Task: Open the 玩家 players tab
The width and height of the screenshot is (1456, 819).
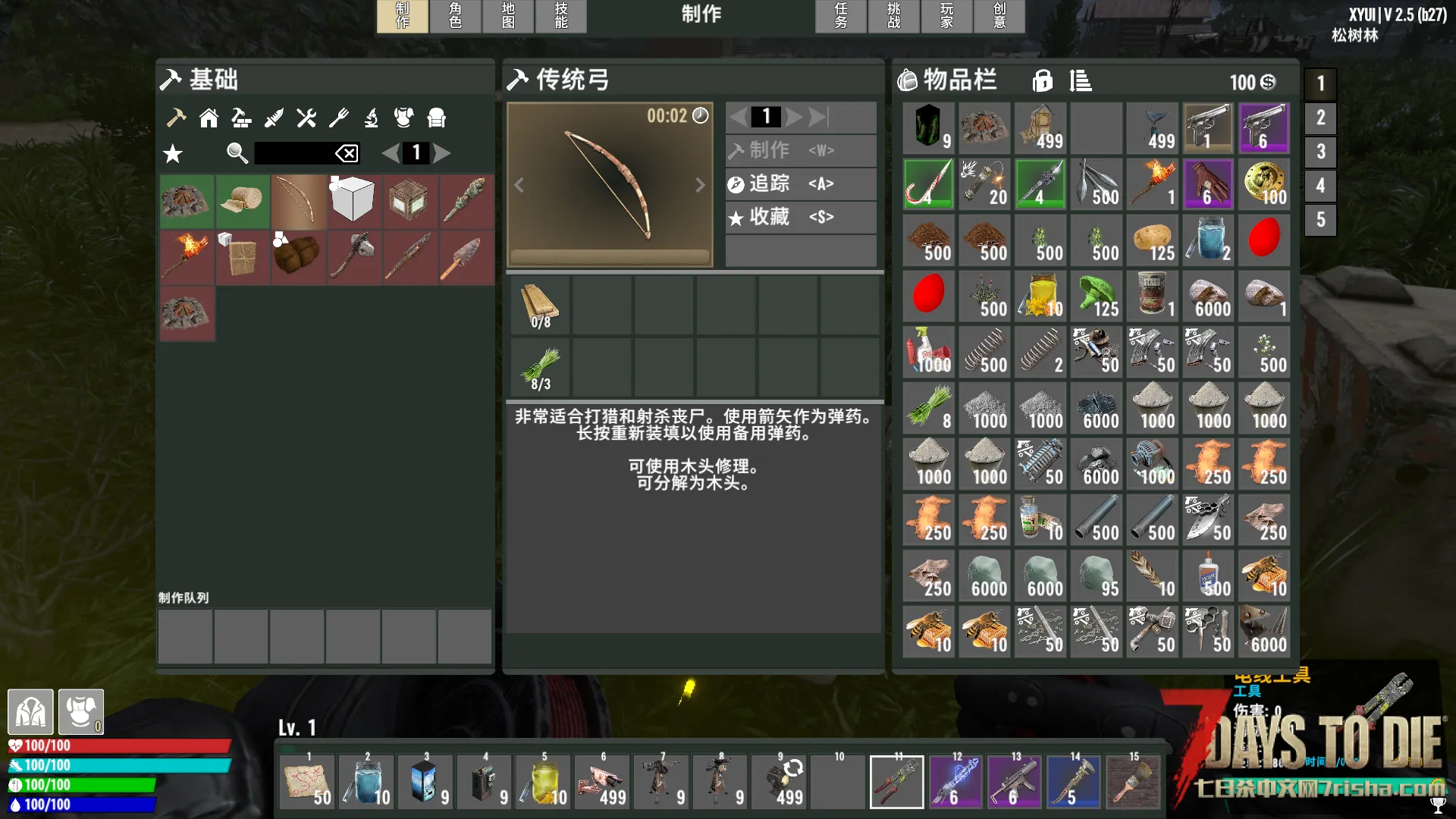Action: 947,15
